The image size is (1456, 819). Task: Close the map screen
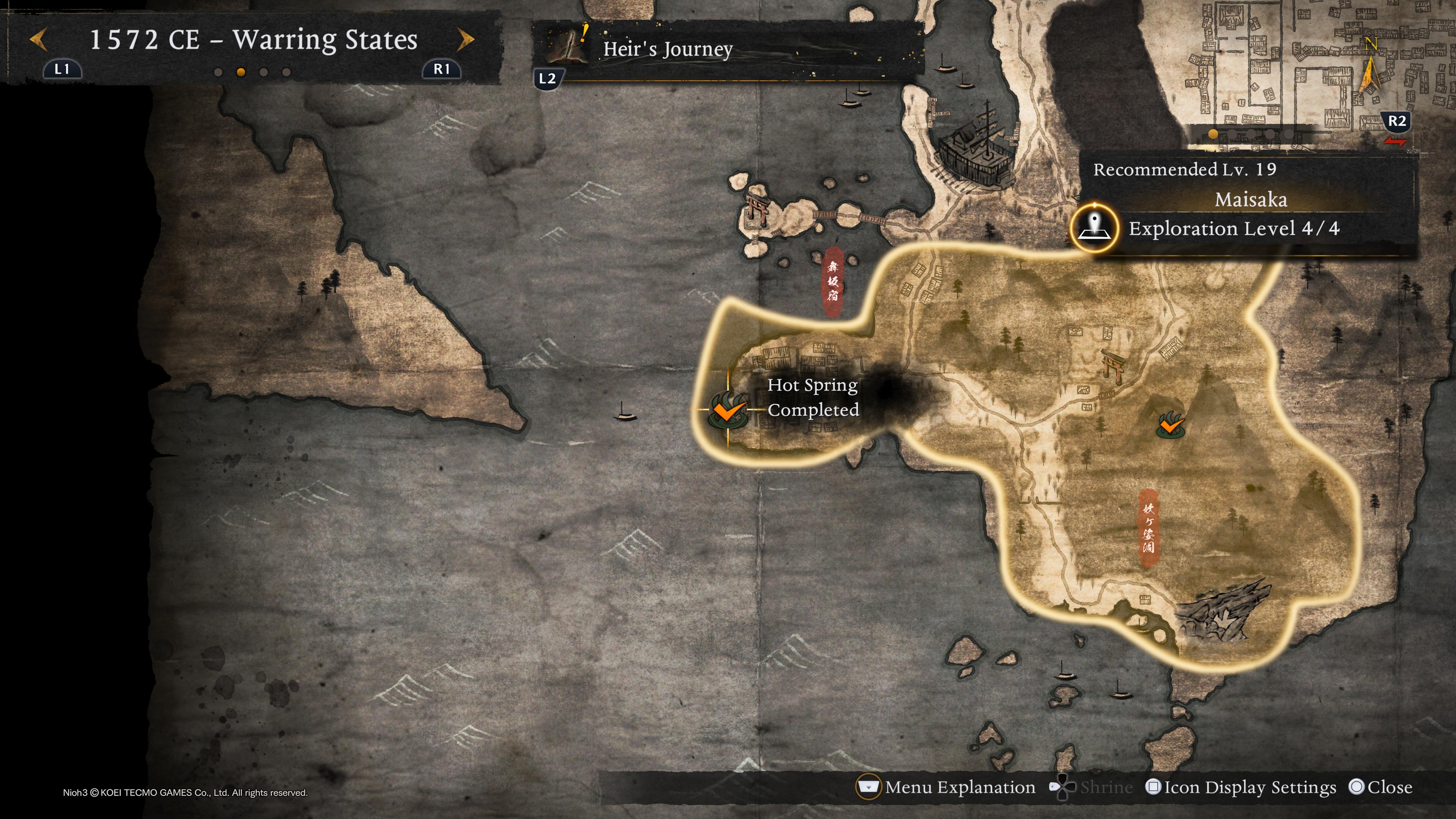[1380, 787]
